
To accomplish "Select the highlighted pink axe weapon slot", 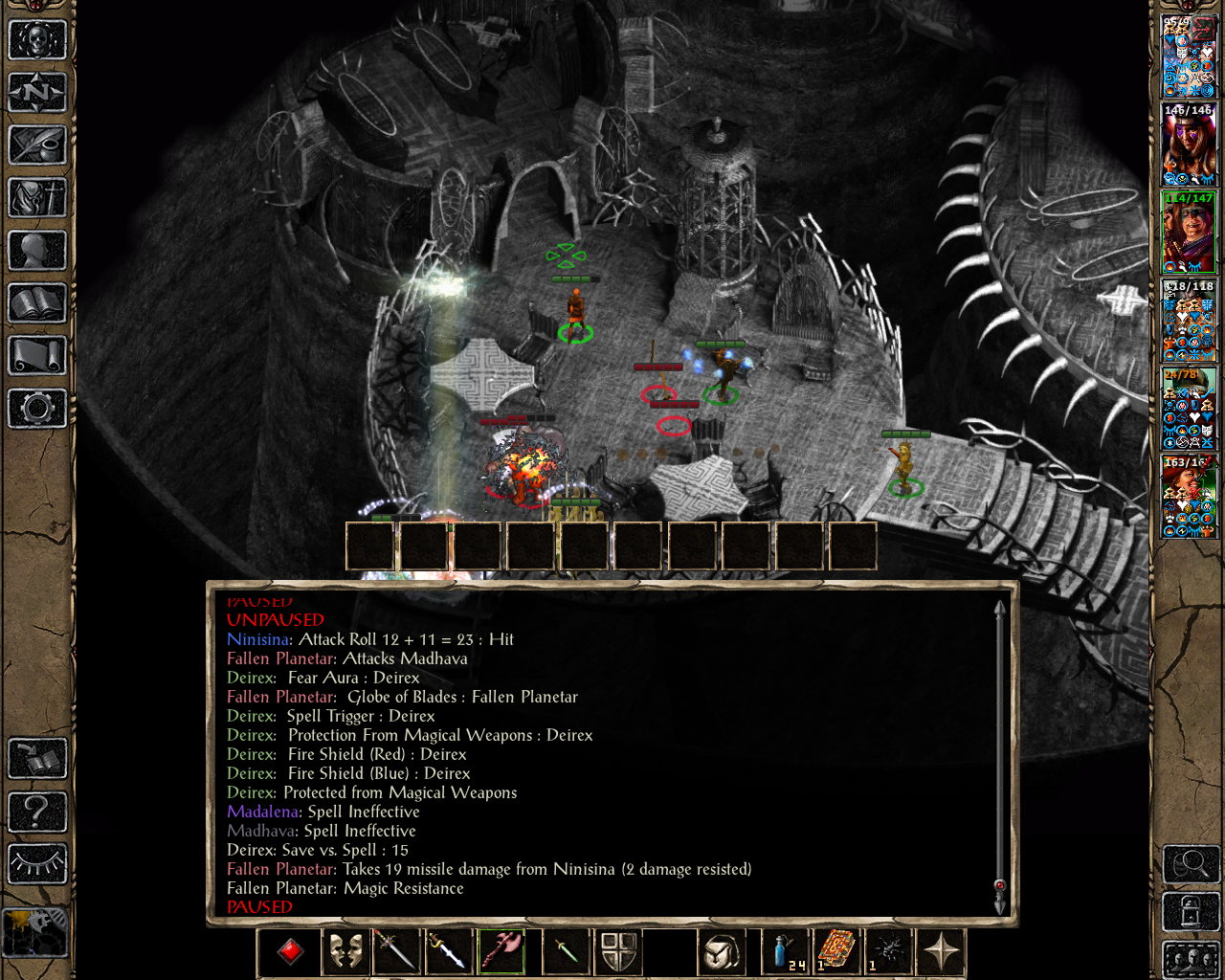I will click(502, 951).
